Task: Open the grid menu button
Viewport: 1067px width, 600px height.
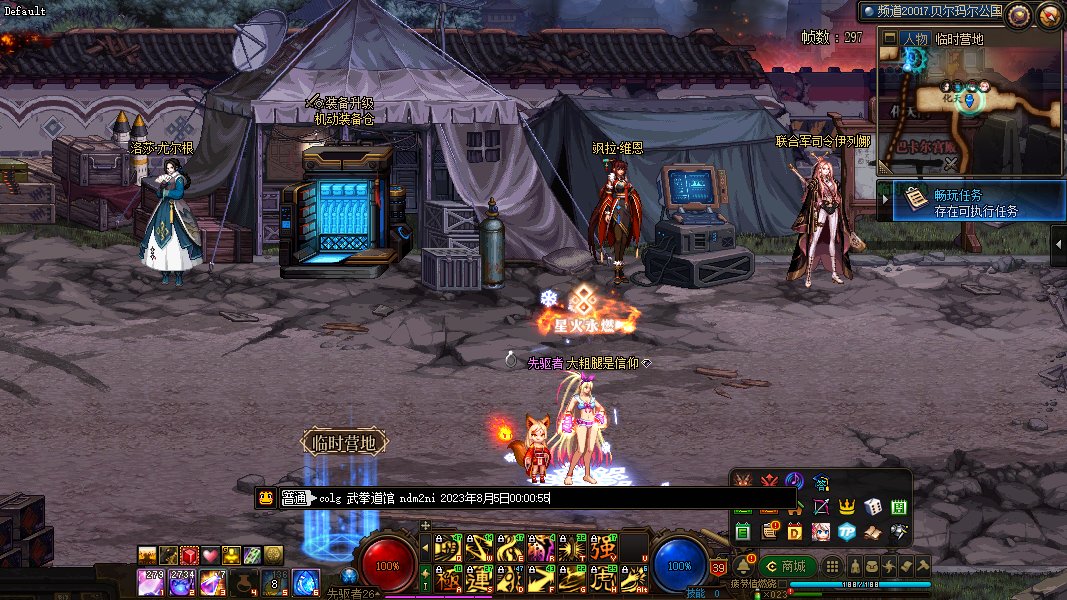Action: (835, 566)
